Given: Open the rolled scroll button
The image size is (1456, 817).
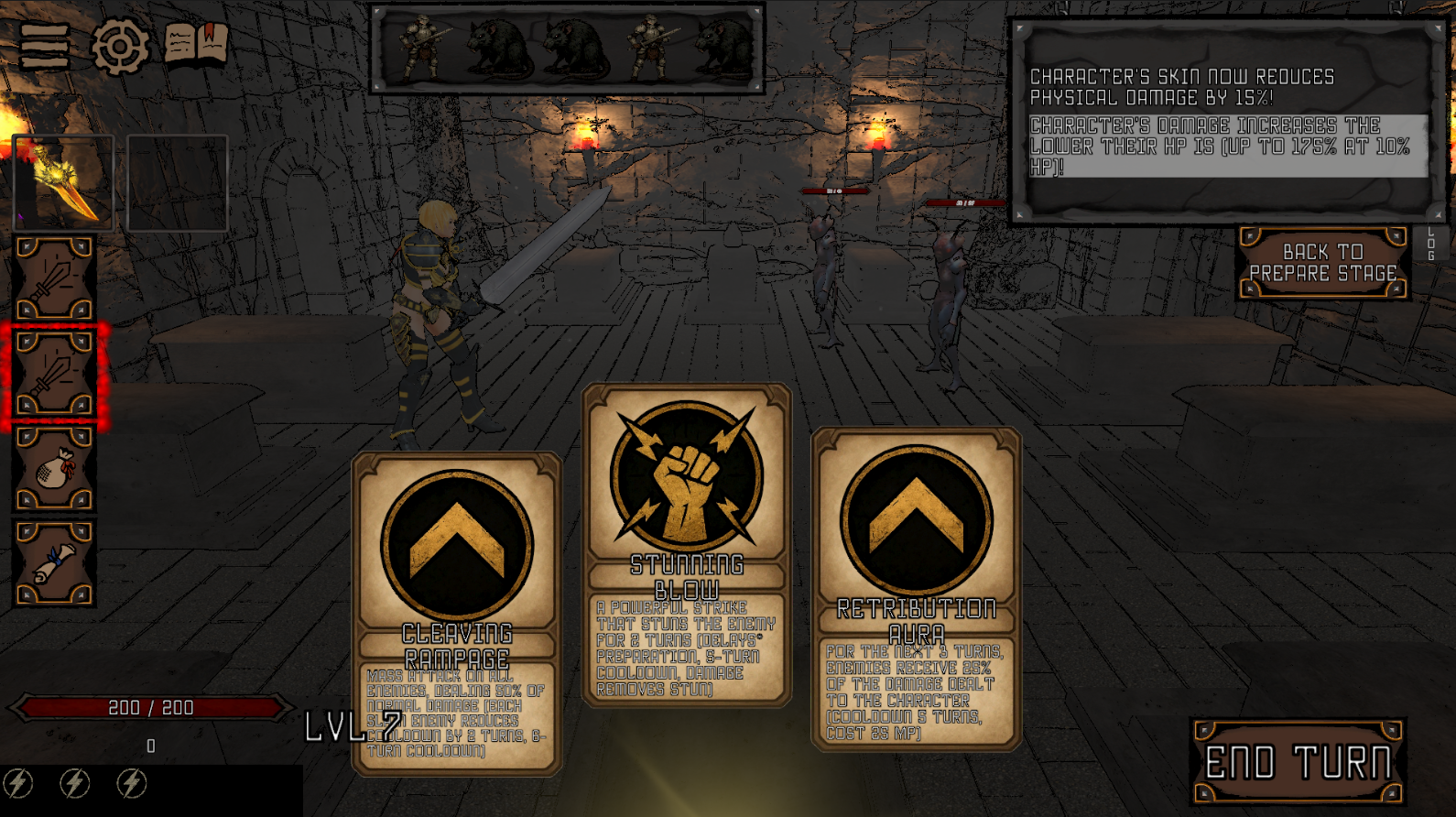Looking at the screenshot, I should click(x=54, y=563).
